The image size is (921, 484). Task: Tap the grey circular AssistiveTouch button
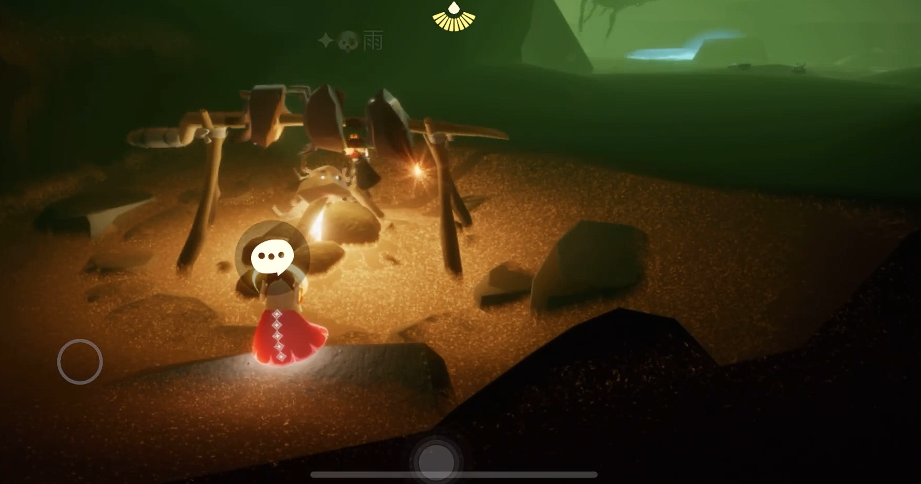436,461
